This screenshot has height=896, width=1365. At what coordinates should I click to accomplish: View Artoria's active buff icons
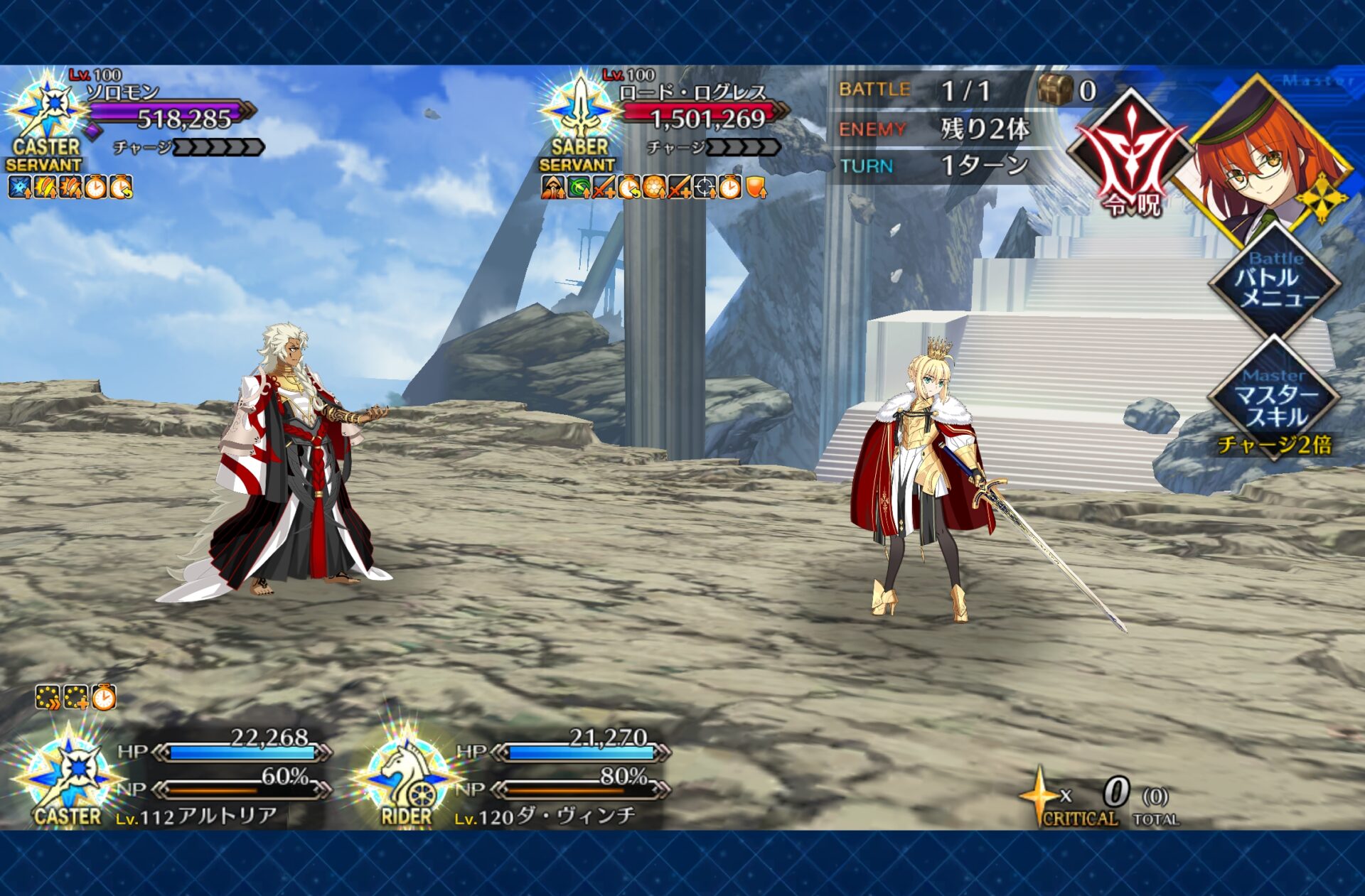[x=75, y=698]
